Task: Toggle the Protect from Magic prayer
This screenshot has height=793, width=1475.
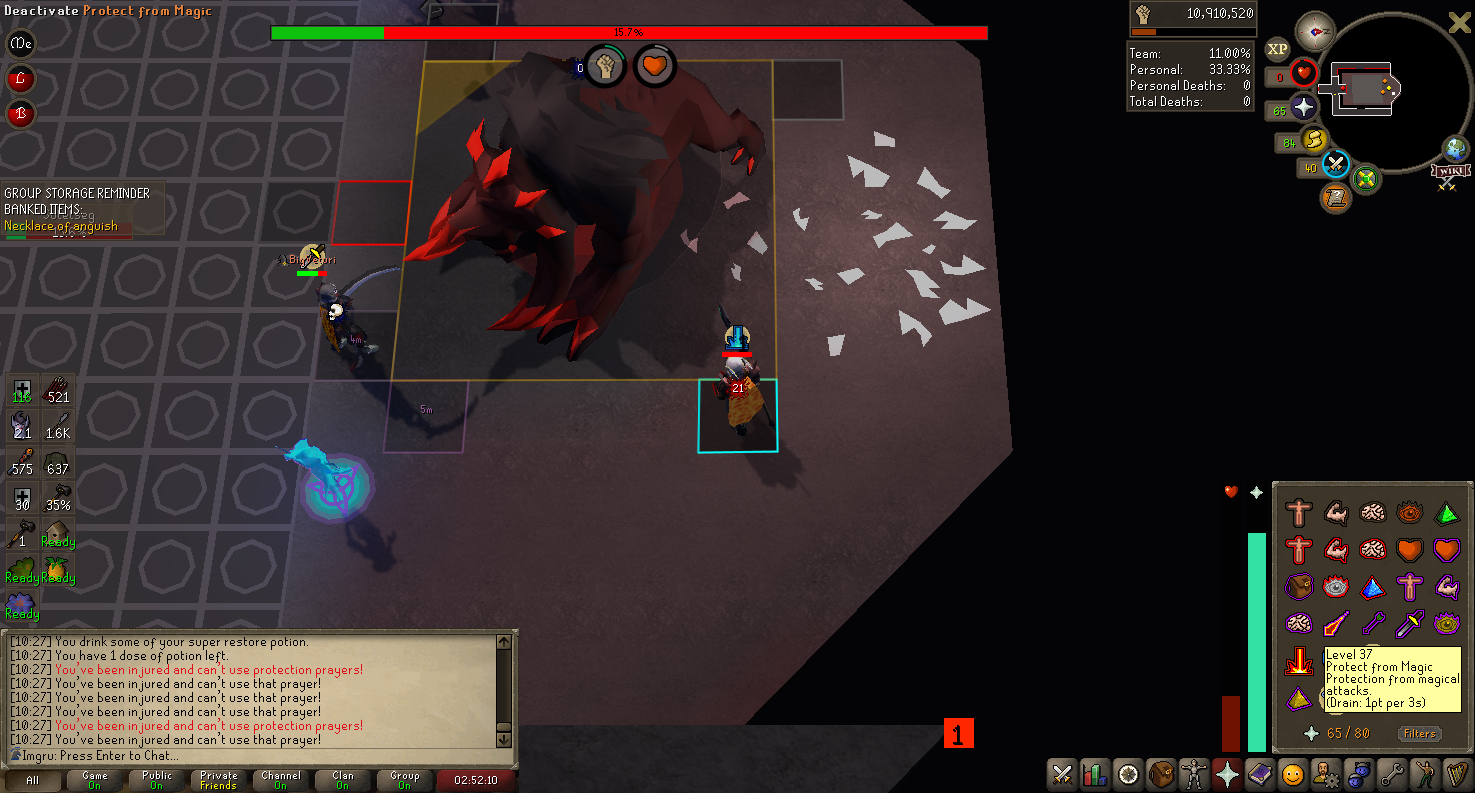Action: click(1299, 662)
